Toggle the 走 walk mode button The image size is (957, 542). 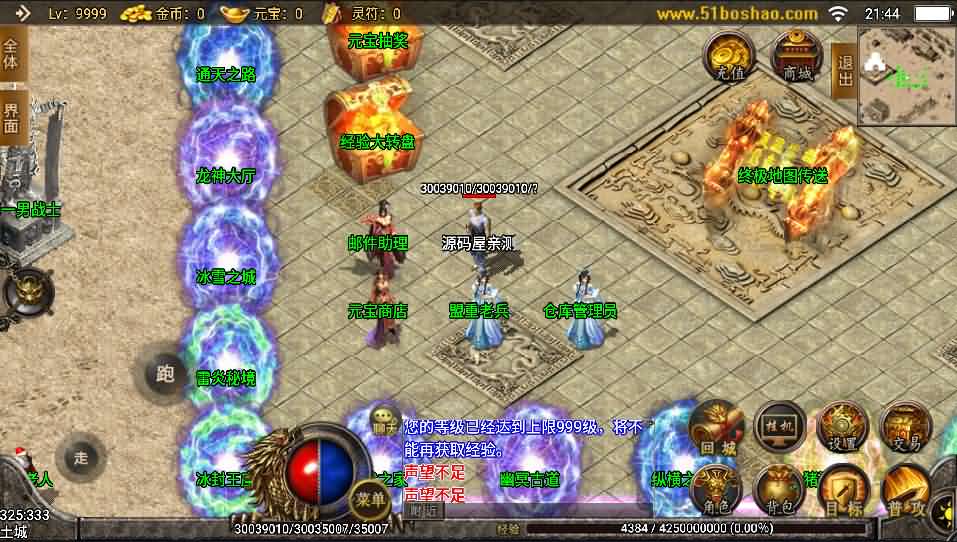(x=82, y=458)
